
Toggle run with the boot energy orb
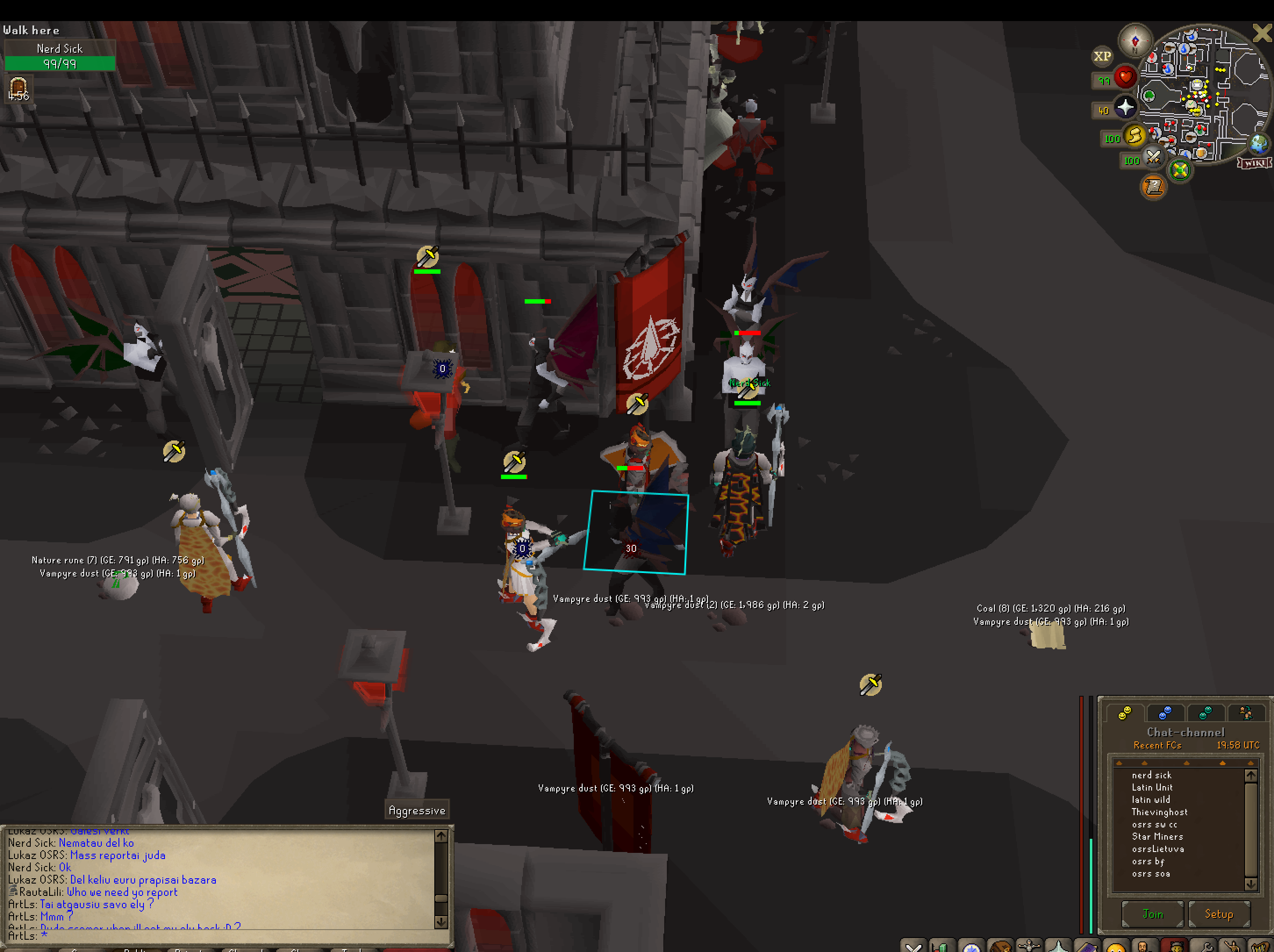(x=1134, y=136)
